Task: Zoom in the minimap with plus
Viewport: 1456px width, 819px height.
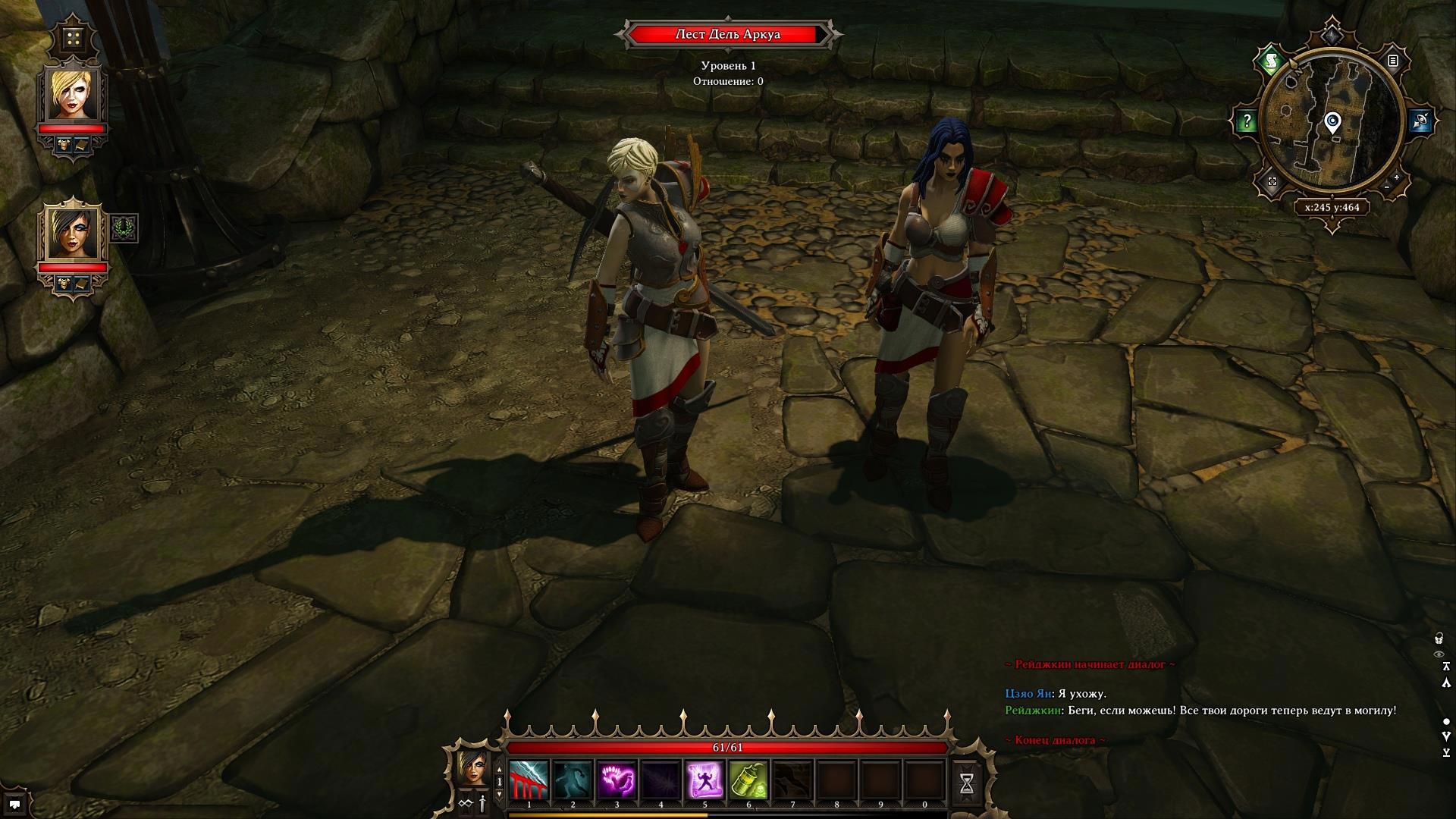Action: [1396, 177]
